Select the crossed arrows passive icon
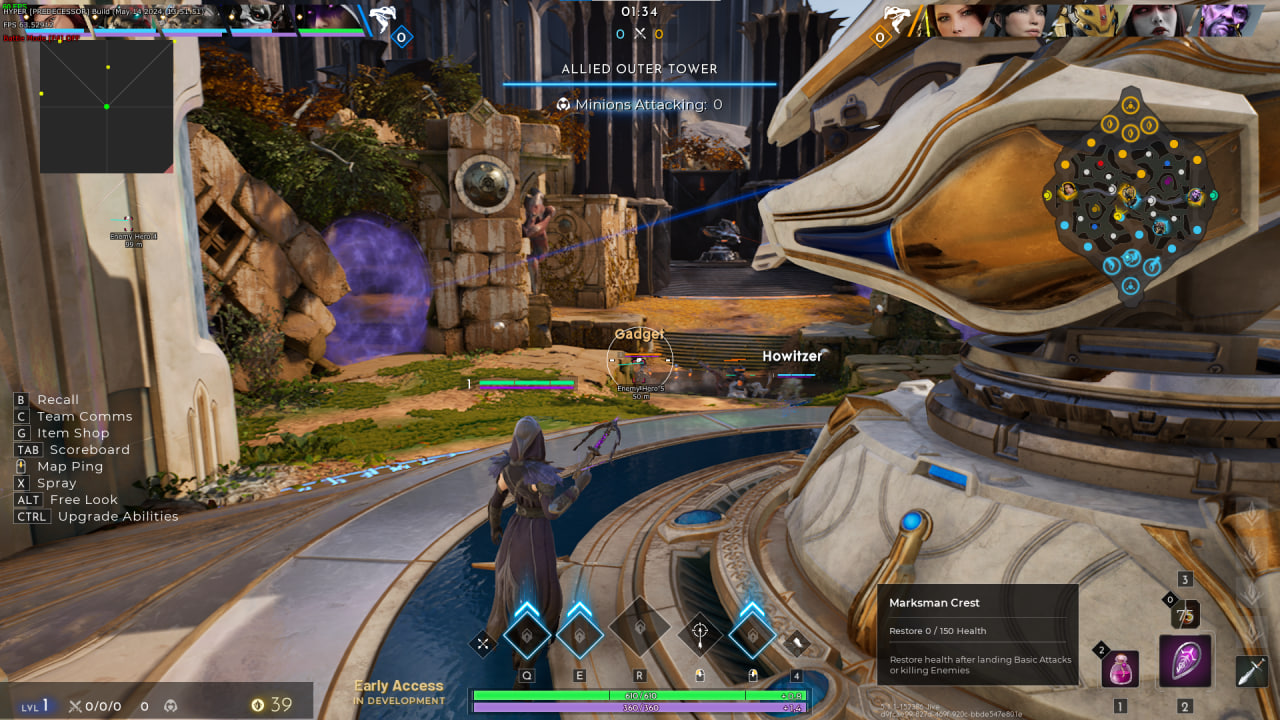Image resolution: width=1280 pixels, height=720 pixels. pos(483,643)
